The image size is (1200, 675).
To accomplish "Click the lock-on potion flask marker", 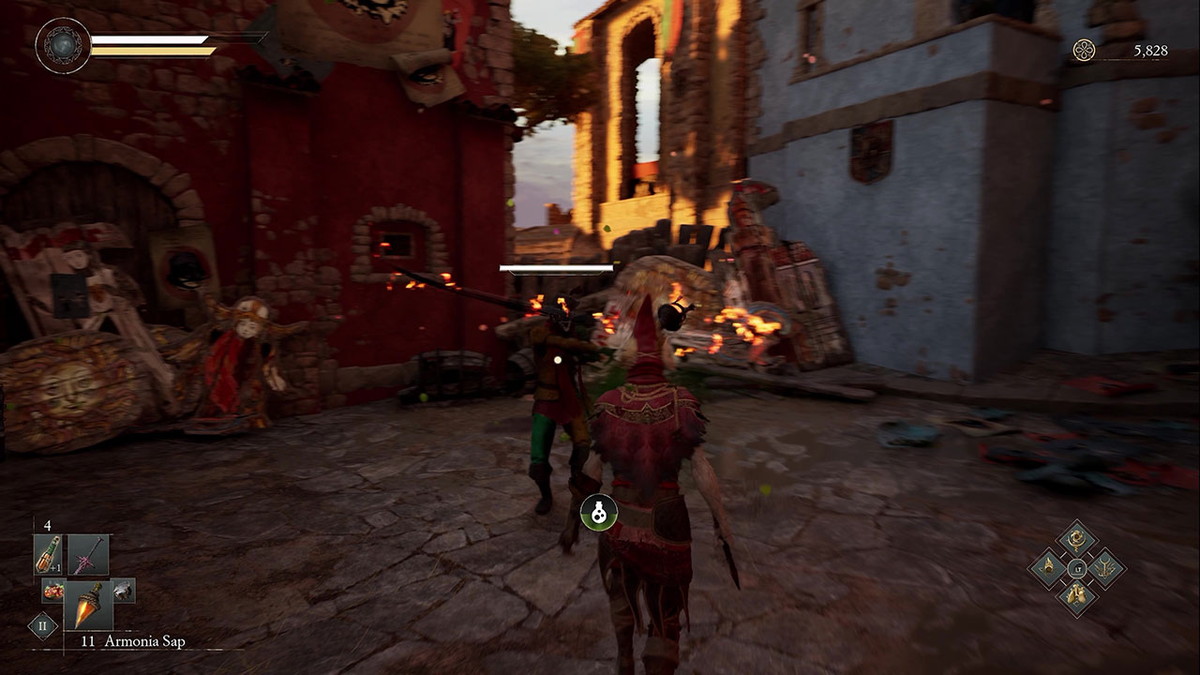I will coord(599,512).
